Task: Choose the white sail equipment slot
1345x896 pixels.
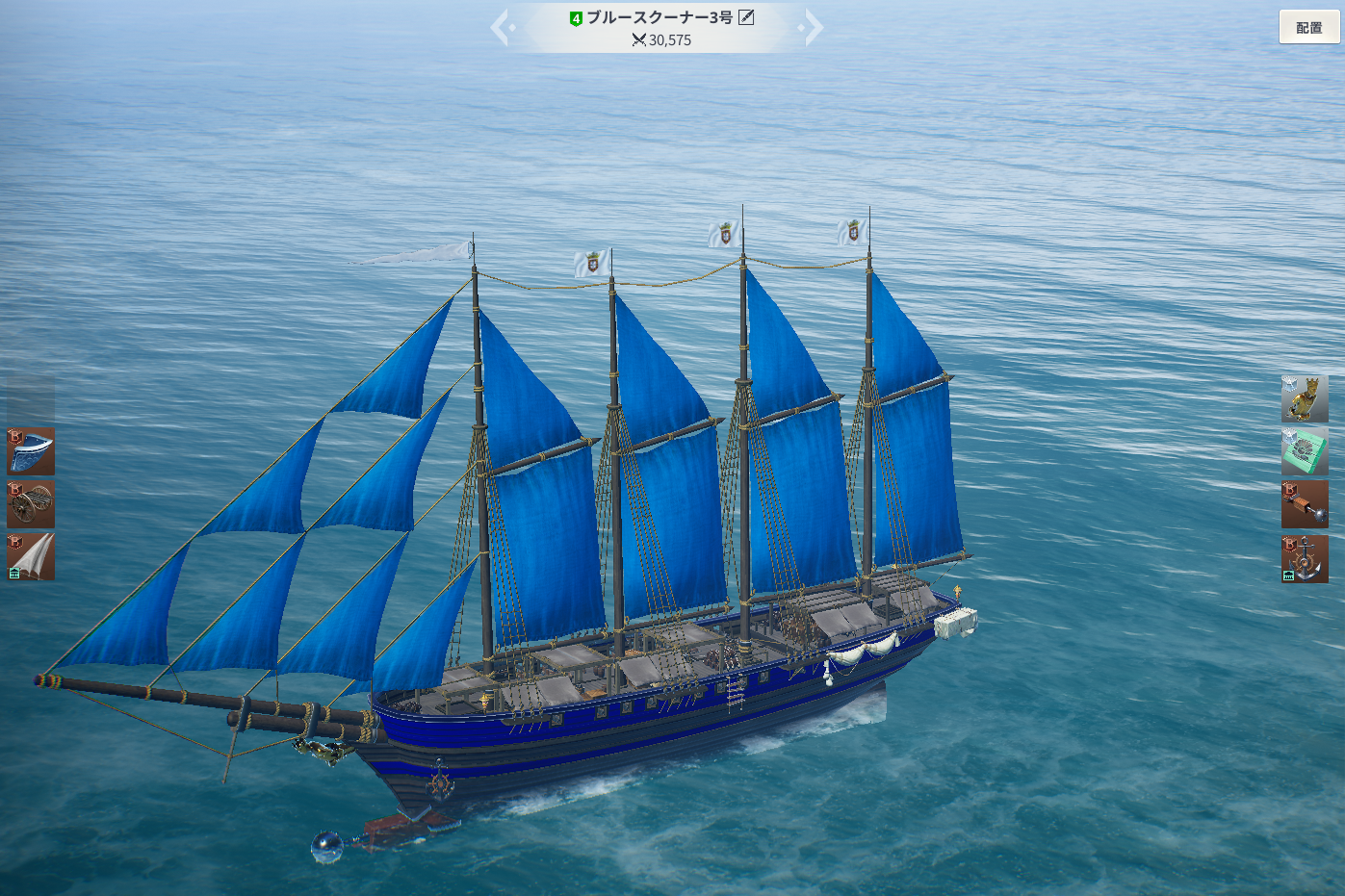Action: coord(31,557)
